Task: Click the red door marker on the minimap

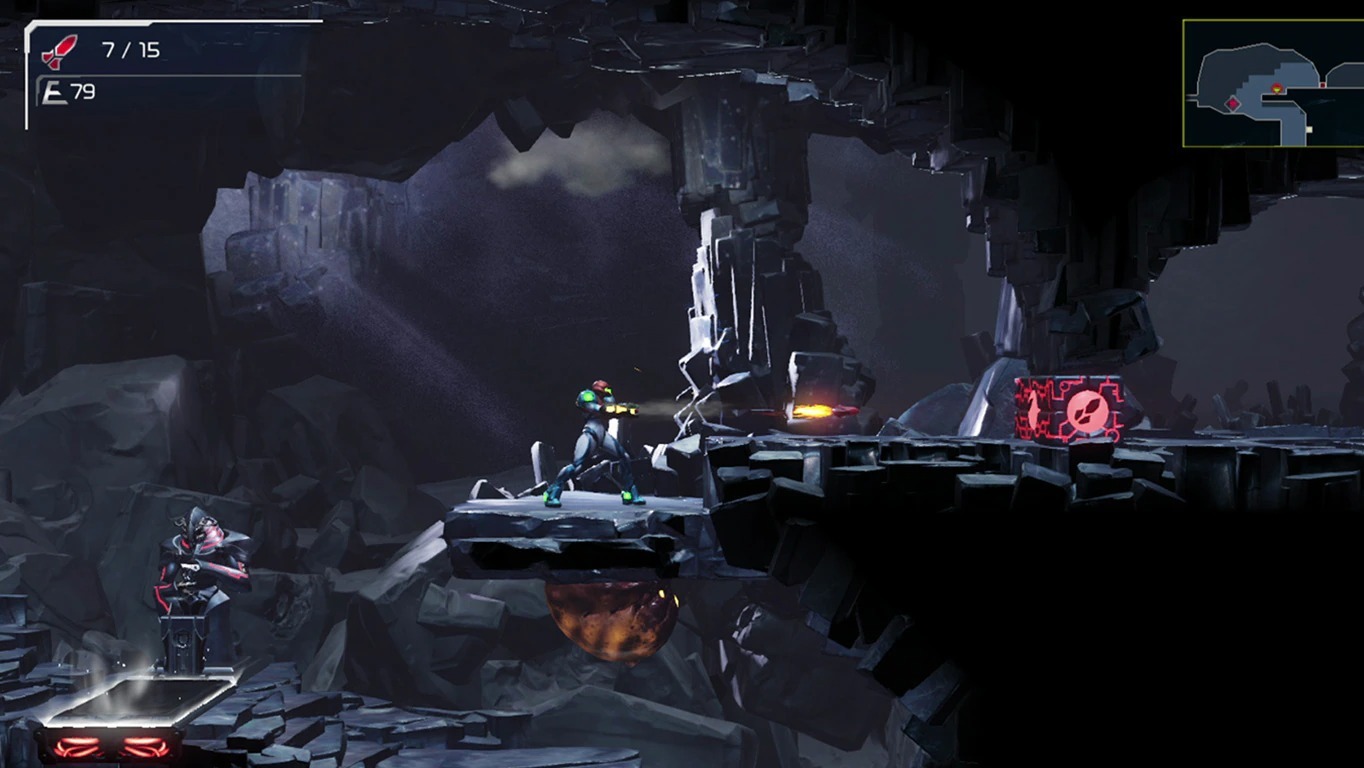Action: pos(1323,84)
